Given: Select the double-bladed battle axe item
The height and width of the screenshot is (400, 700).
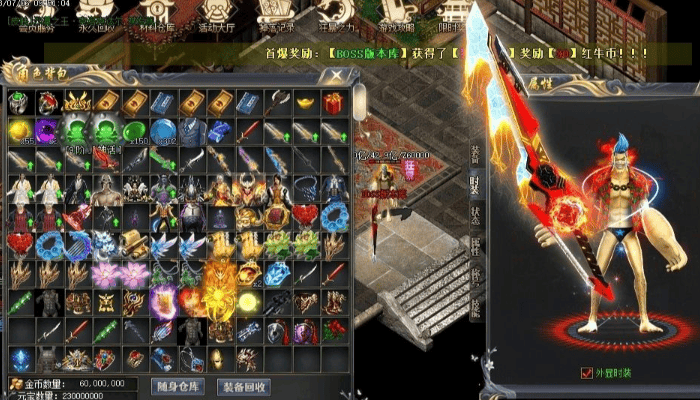Looking at the screenshot, I should (278, 101).
